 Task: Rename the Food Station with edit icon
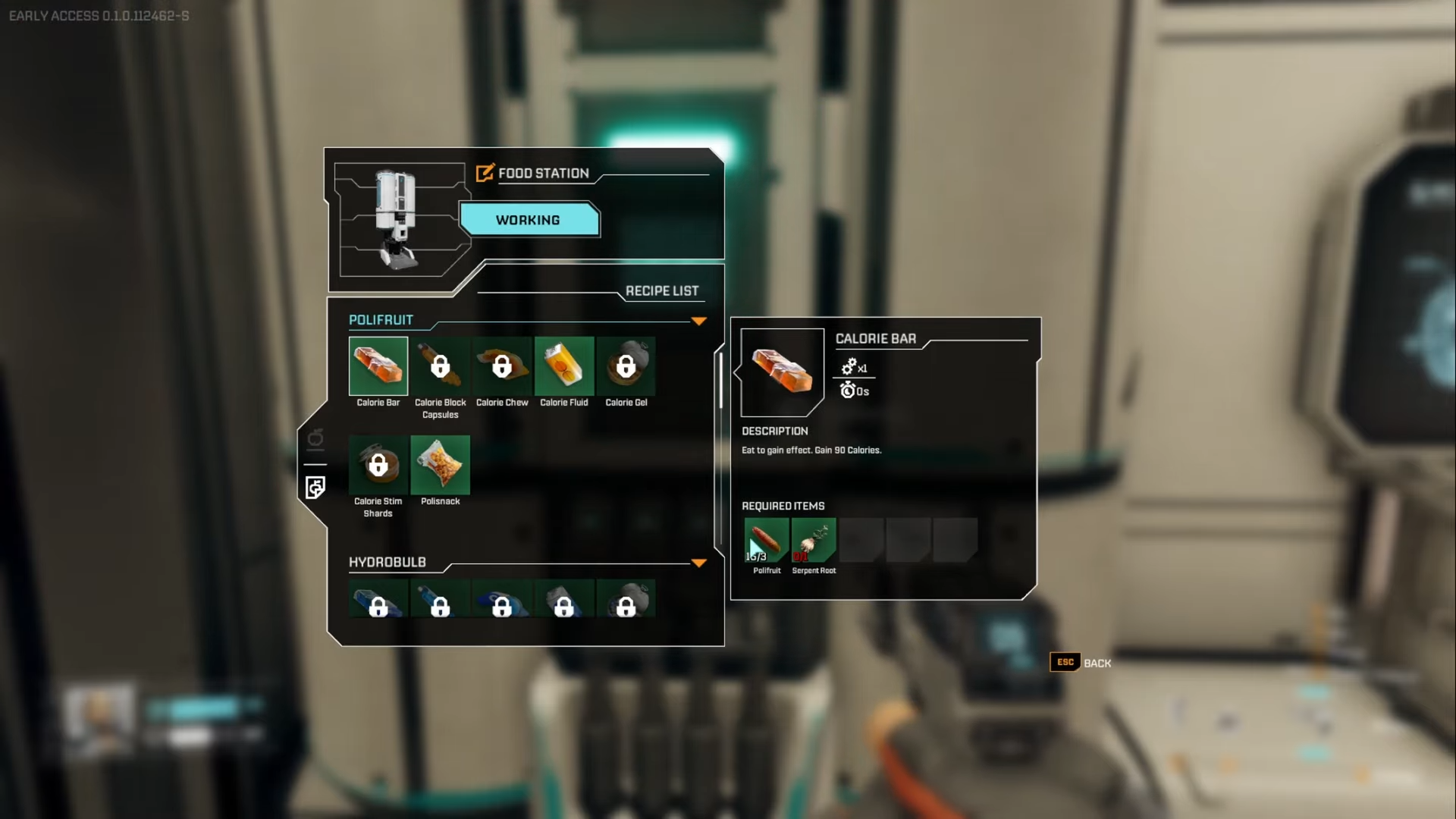(x=485, y=173)
